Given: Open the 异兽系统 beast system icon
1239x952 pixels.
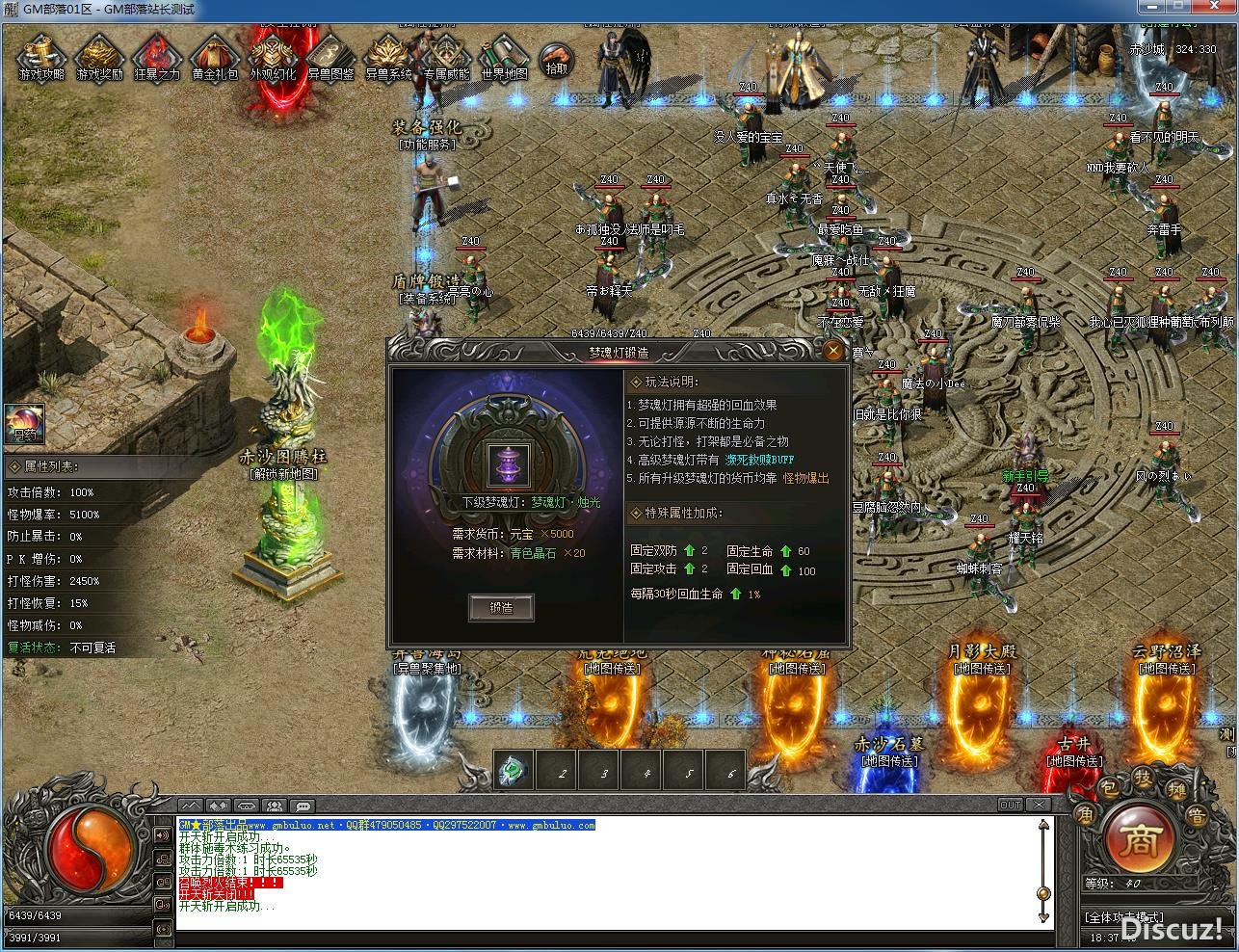Looking at the screenshot, I should coord(387,58).
